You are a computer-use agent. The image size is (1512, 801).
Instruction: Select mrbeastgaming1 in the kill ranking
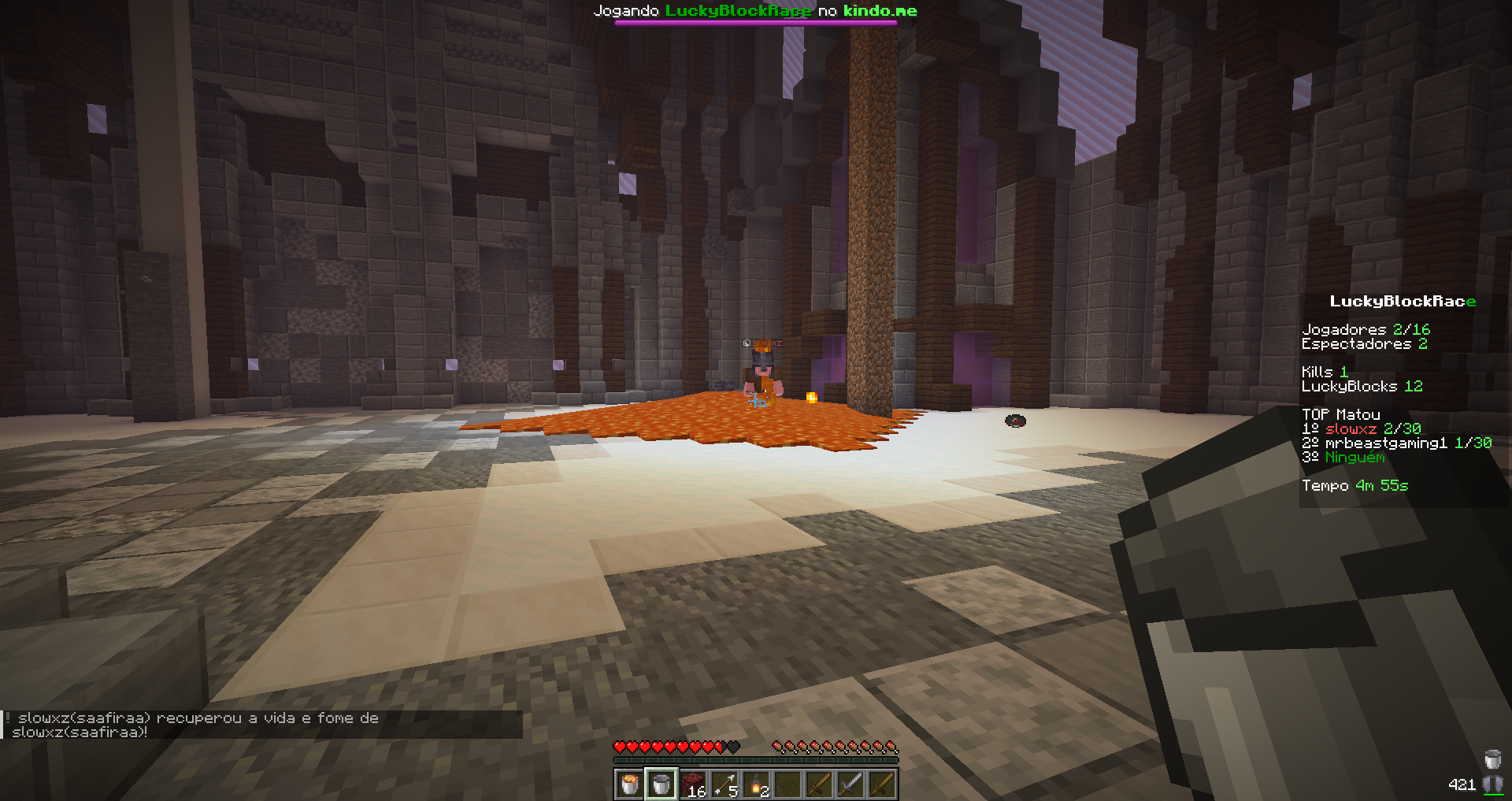(x=1386, y=443)
